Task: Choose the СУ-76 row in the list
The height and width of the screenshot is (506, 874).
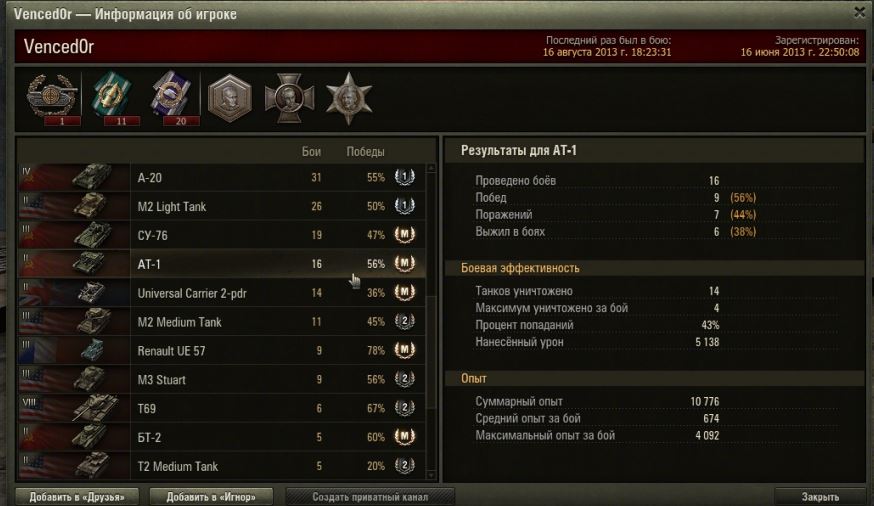Action: (220, 235)
